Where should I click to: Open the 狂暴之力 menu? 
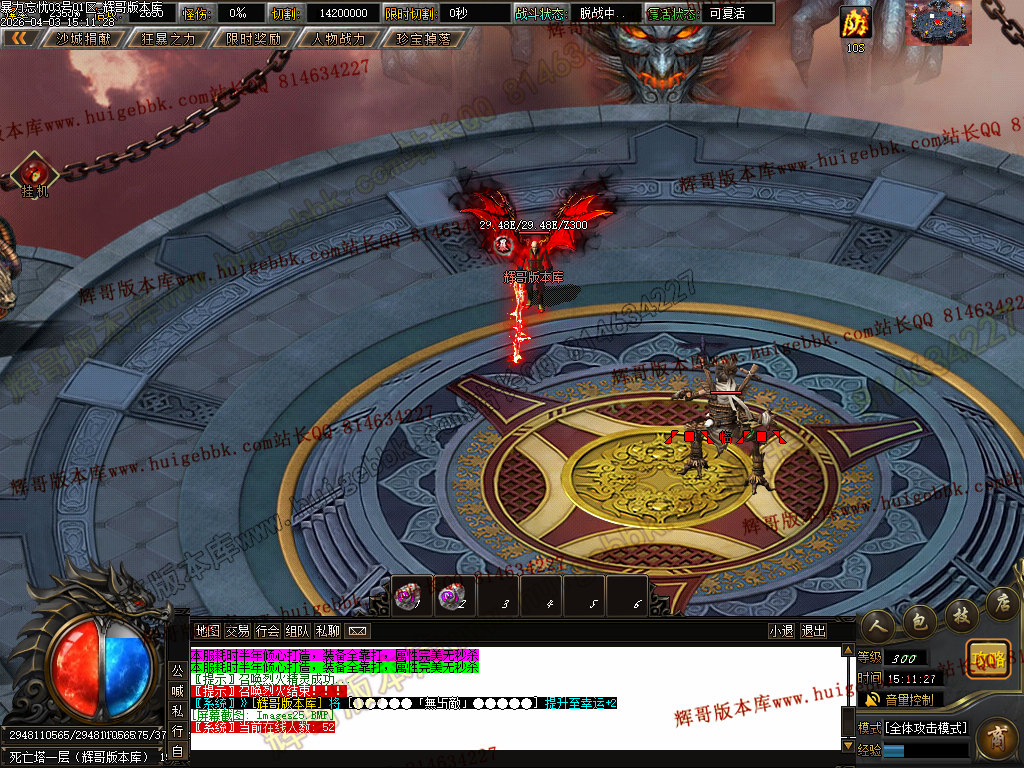(168, 39)
